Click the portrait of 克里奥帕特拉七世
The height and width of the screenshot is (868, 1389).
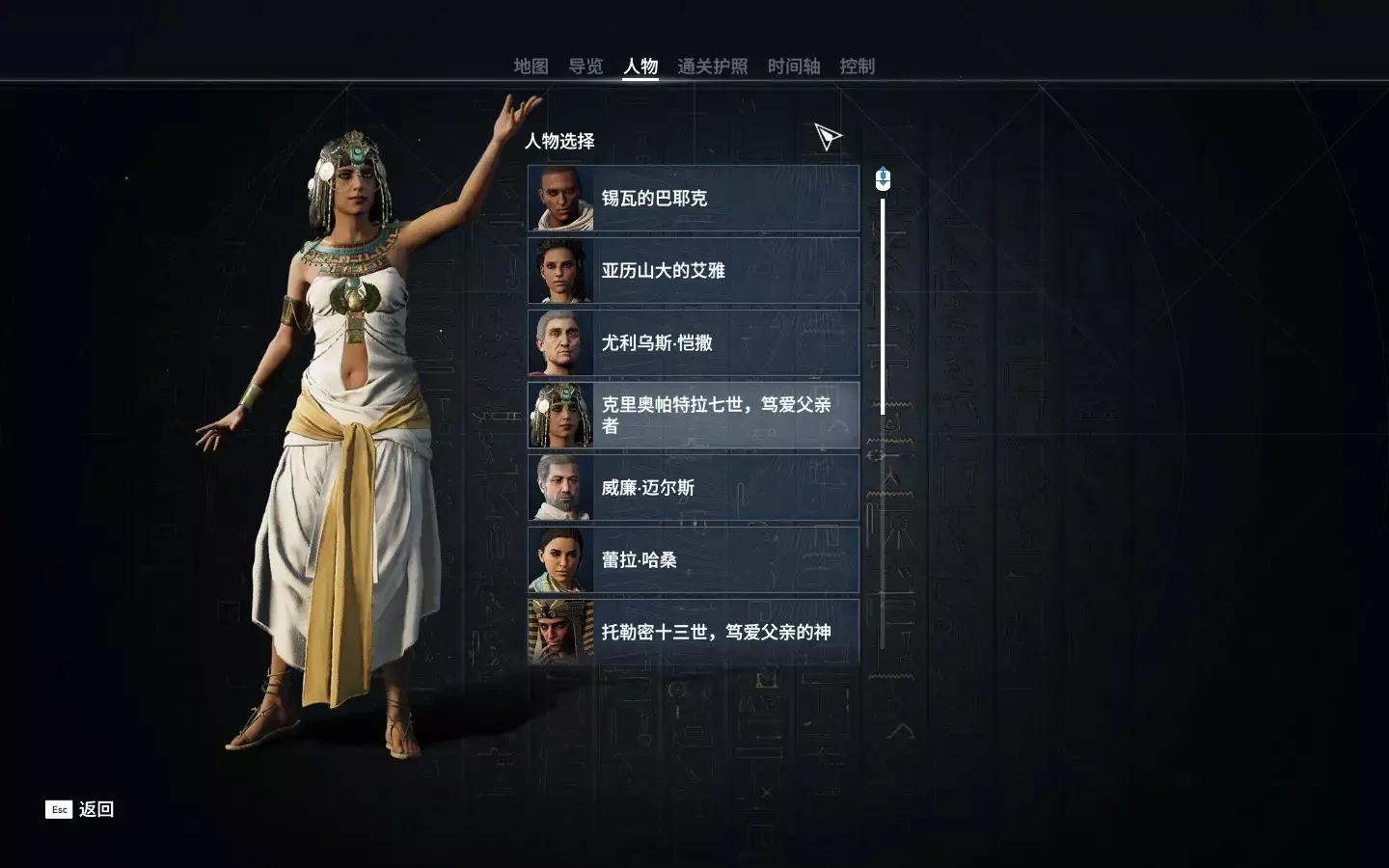coord(560,414)
